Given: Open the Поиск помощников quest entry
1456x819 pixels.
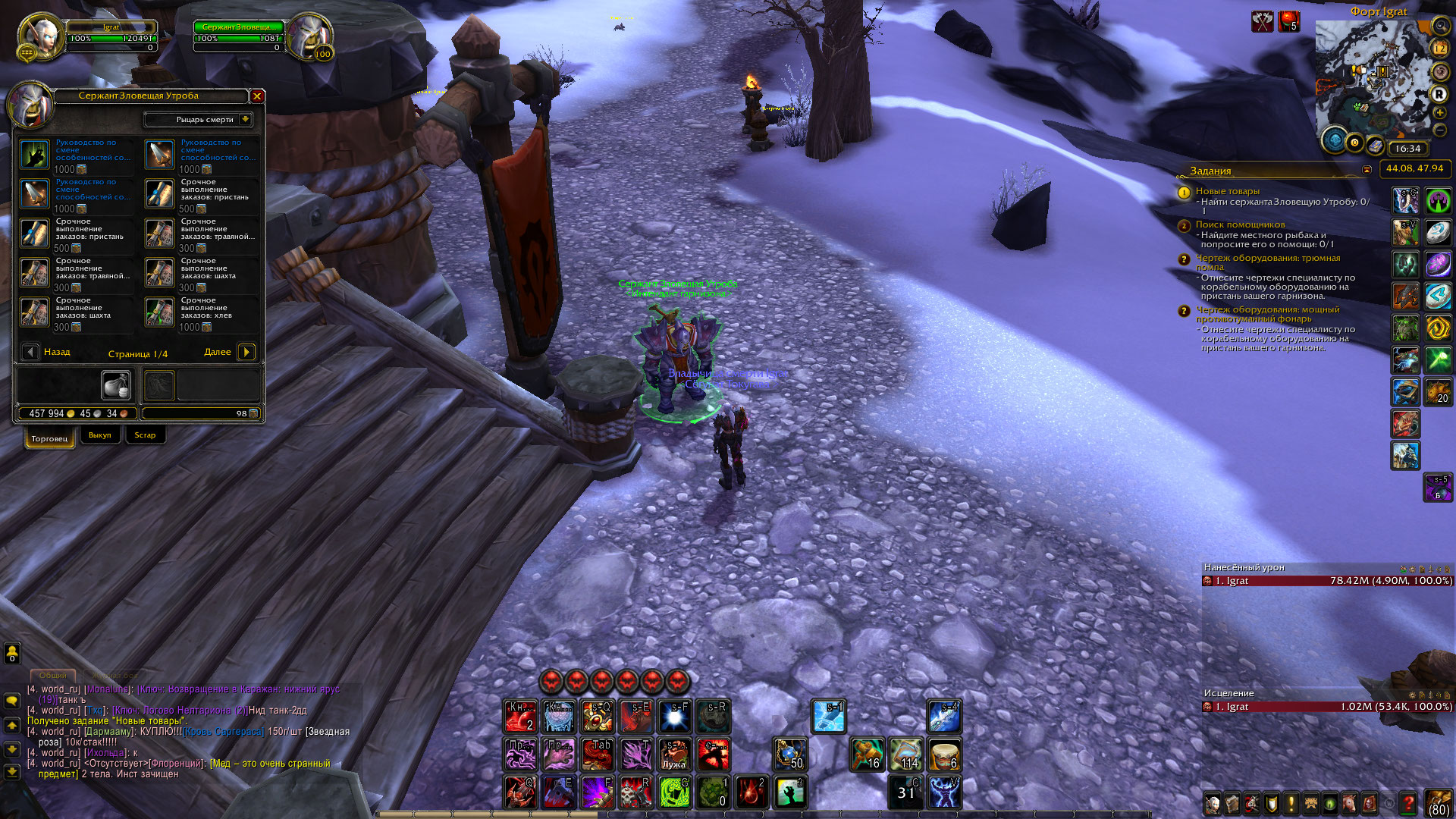Looking at the screenshot, I should (x=1240, y=224).
